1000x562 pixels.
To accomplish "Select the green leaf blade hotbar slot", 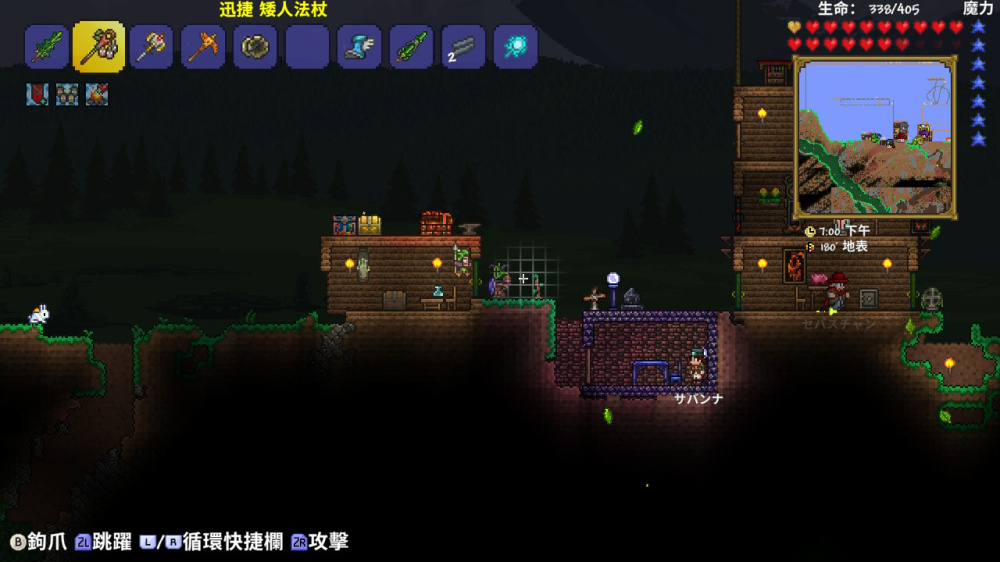I will 47,47.
